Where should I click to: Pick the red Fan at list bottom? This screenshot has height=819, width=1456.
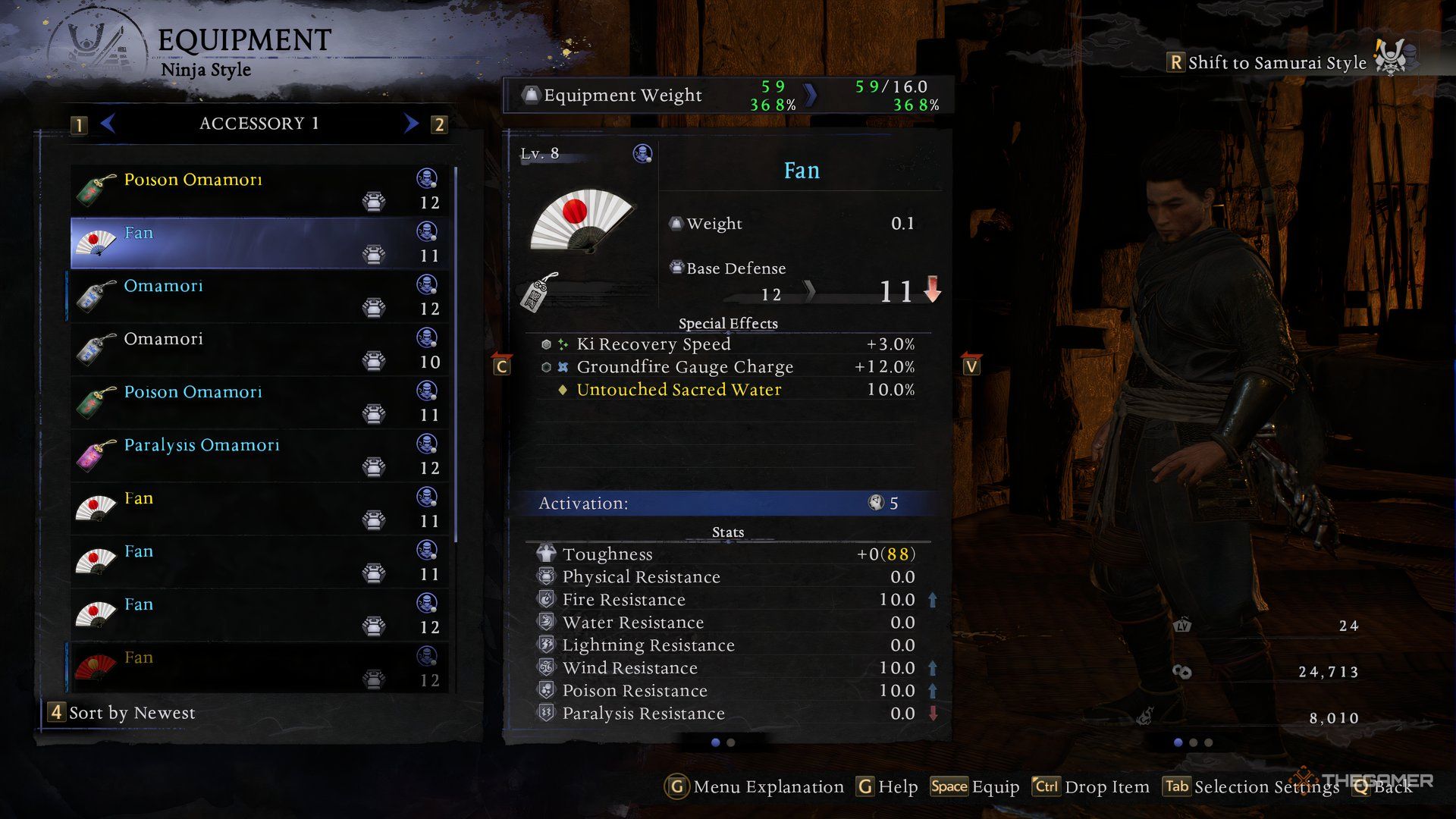tap(258, 667)
